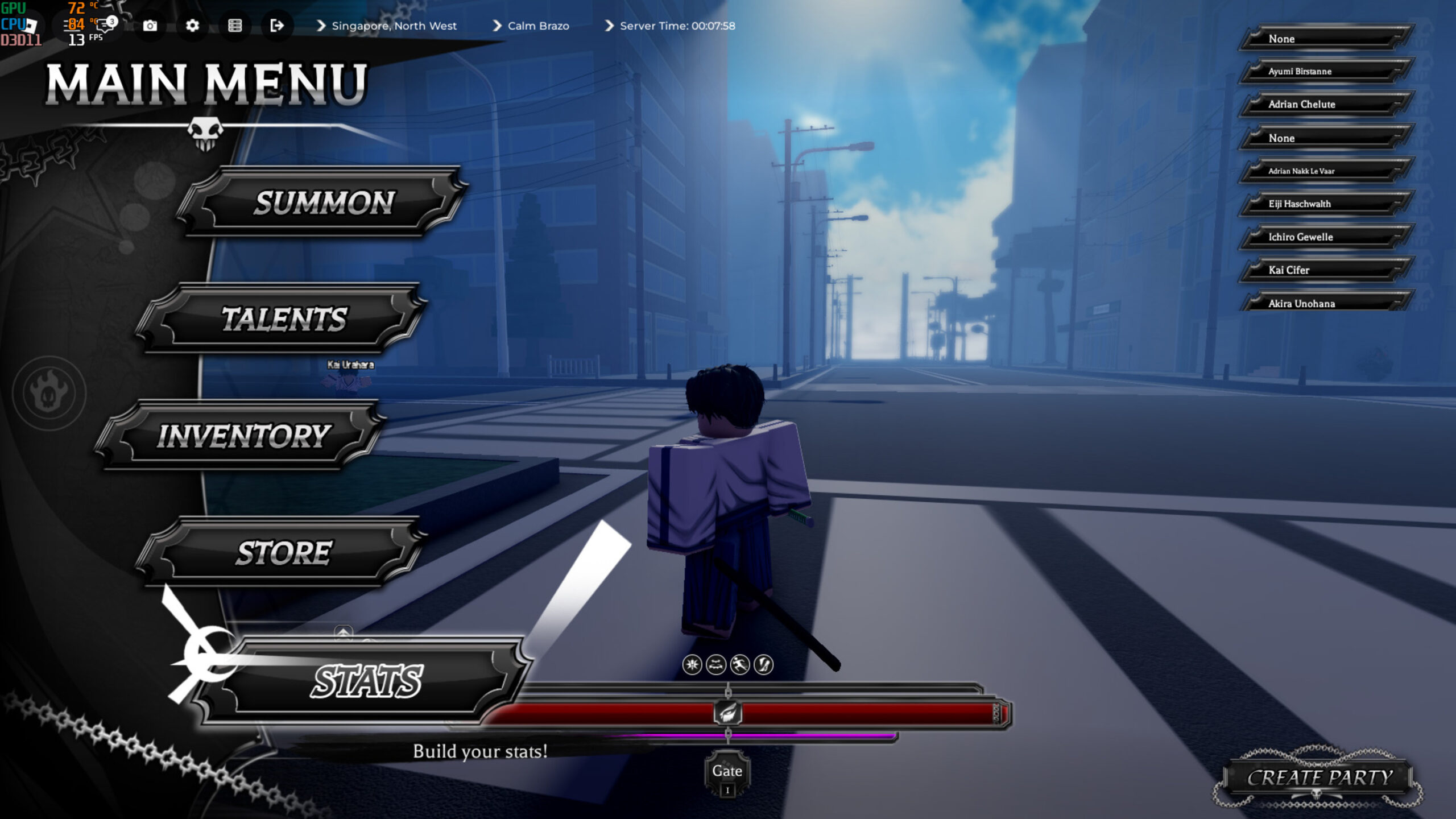Pick Ichiro Gewelle from the player list
The image size is (1456, 819).
point(1325,237)
